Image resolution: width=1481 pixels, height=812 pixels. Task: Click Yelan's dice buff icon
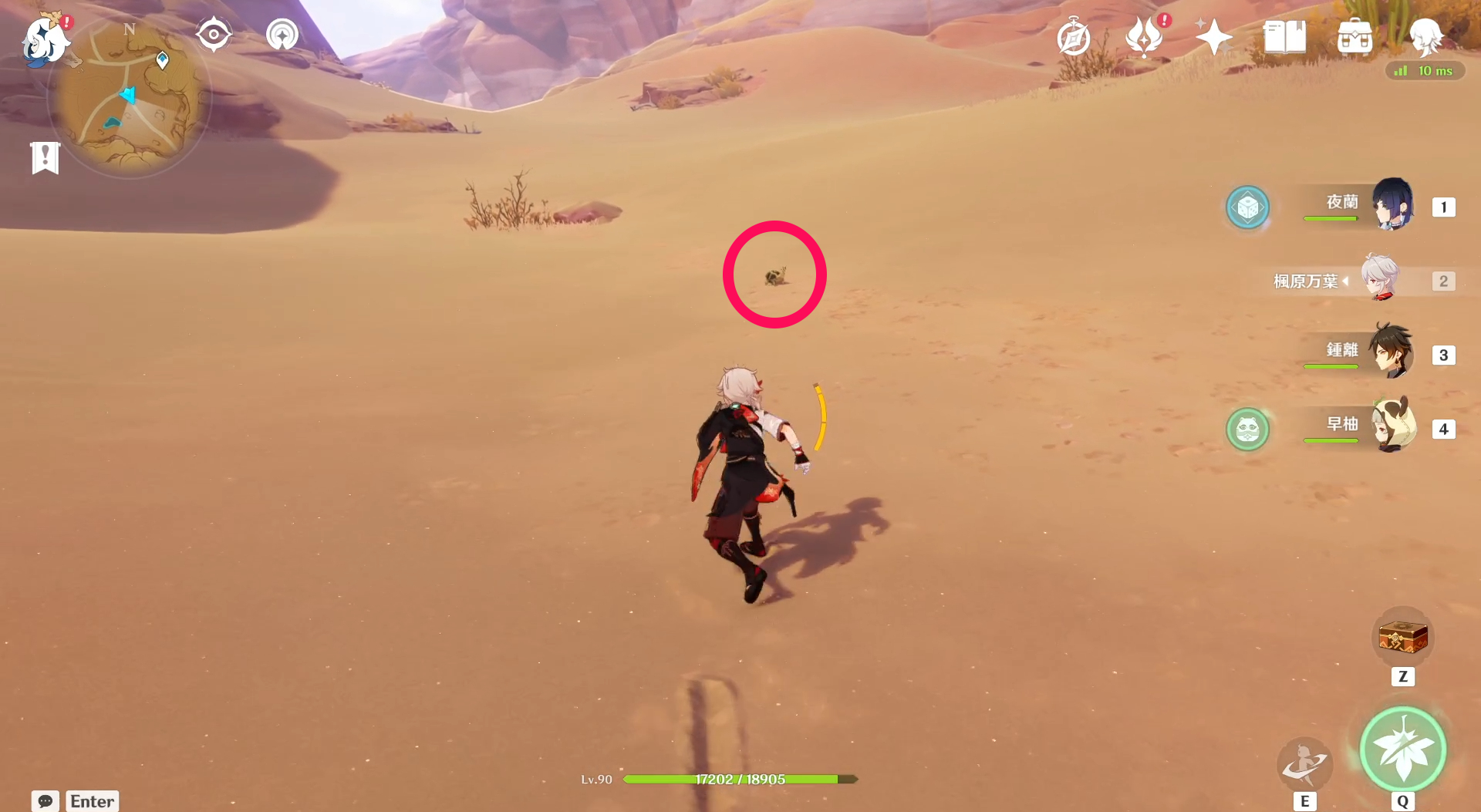1248,207
